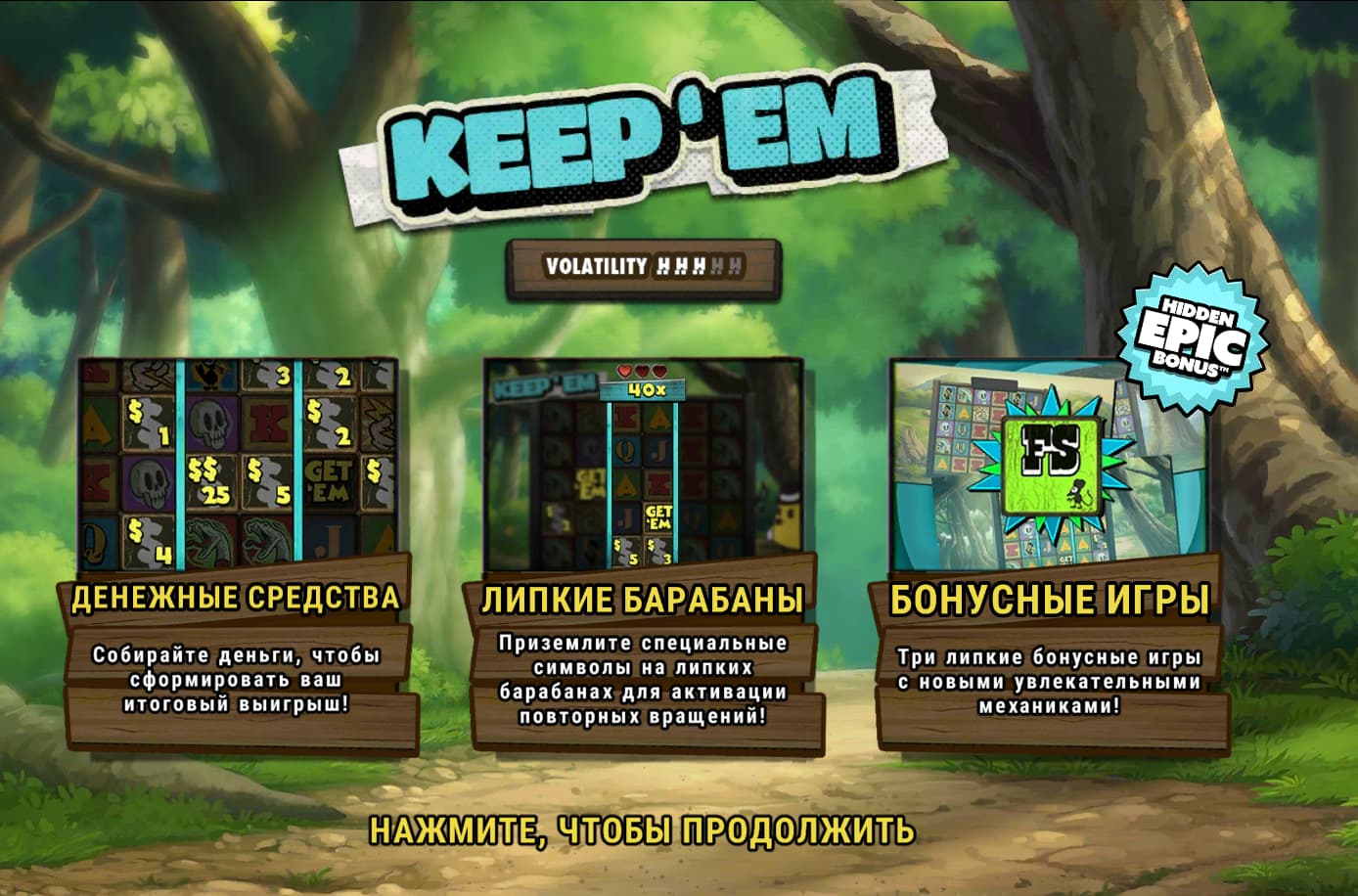Click the duck symbol in the top row
The height and width of the screenshot is (896, 1358).
click(x=208, y=376)
